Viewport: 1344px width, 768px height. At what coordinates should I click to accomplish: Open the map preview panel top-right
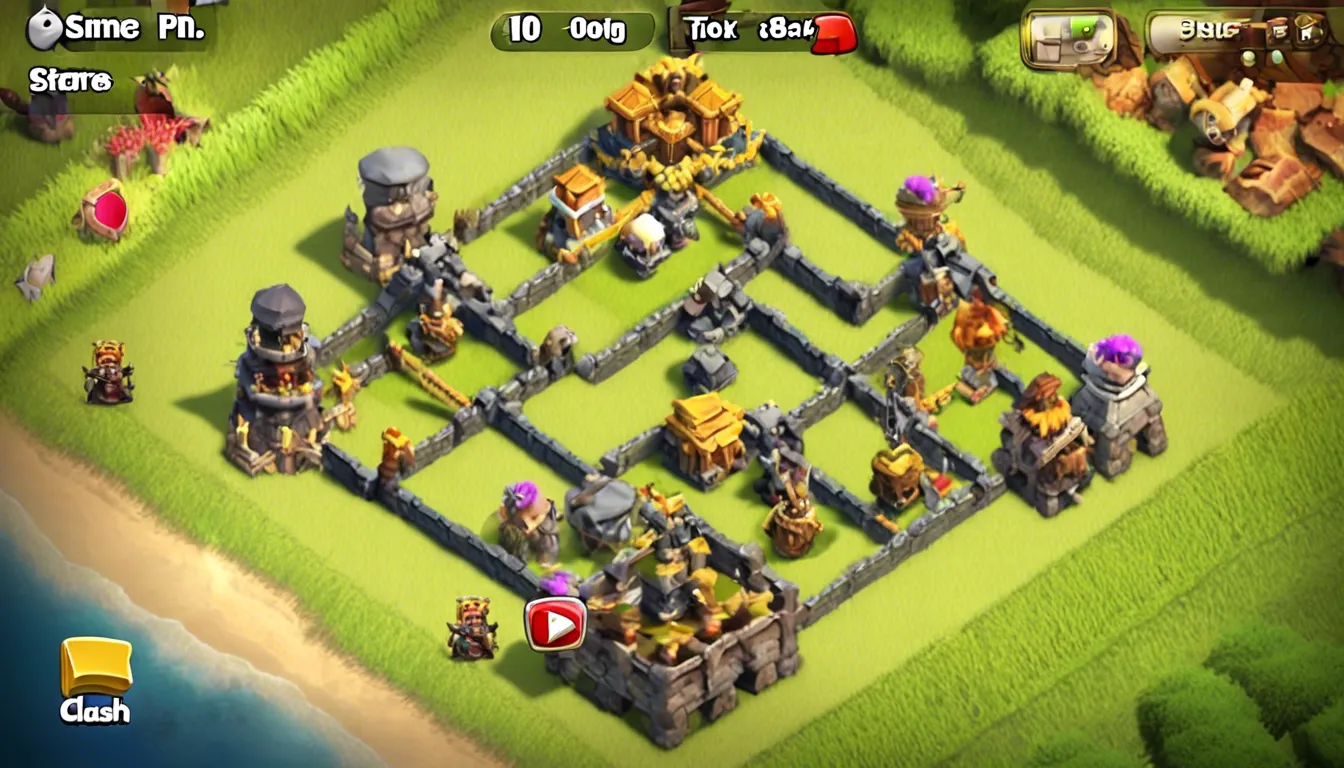tap(1068, 38)
